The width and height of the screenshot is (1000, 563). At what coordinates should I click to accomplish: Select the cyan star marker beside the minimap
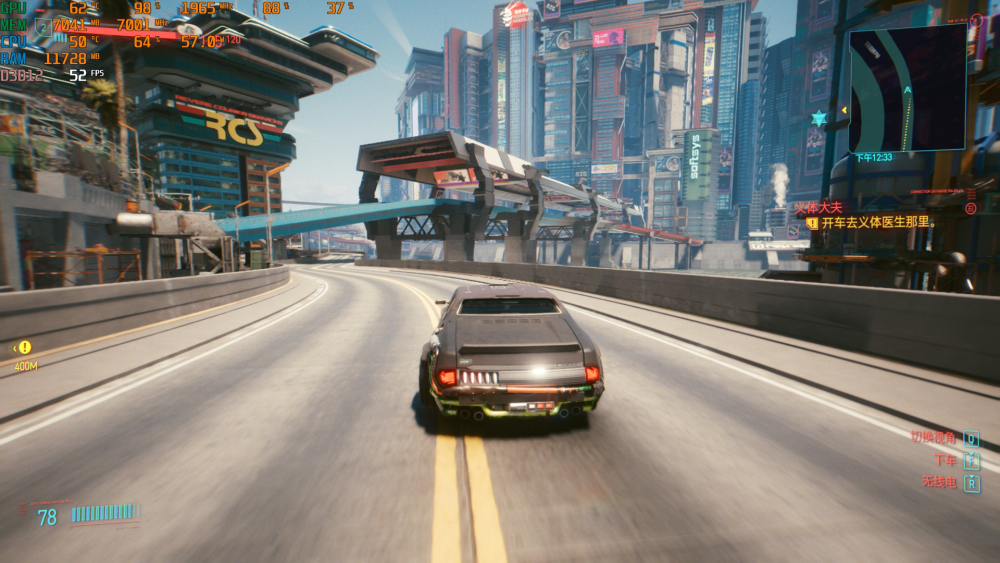pyautogui.click(x=819, y=119)
